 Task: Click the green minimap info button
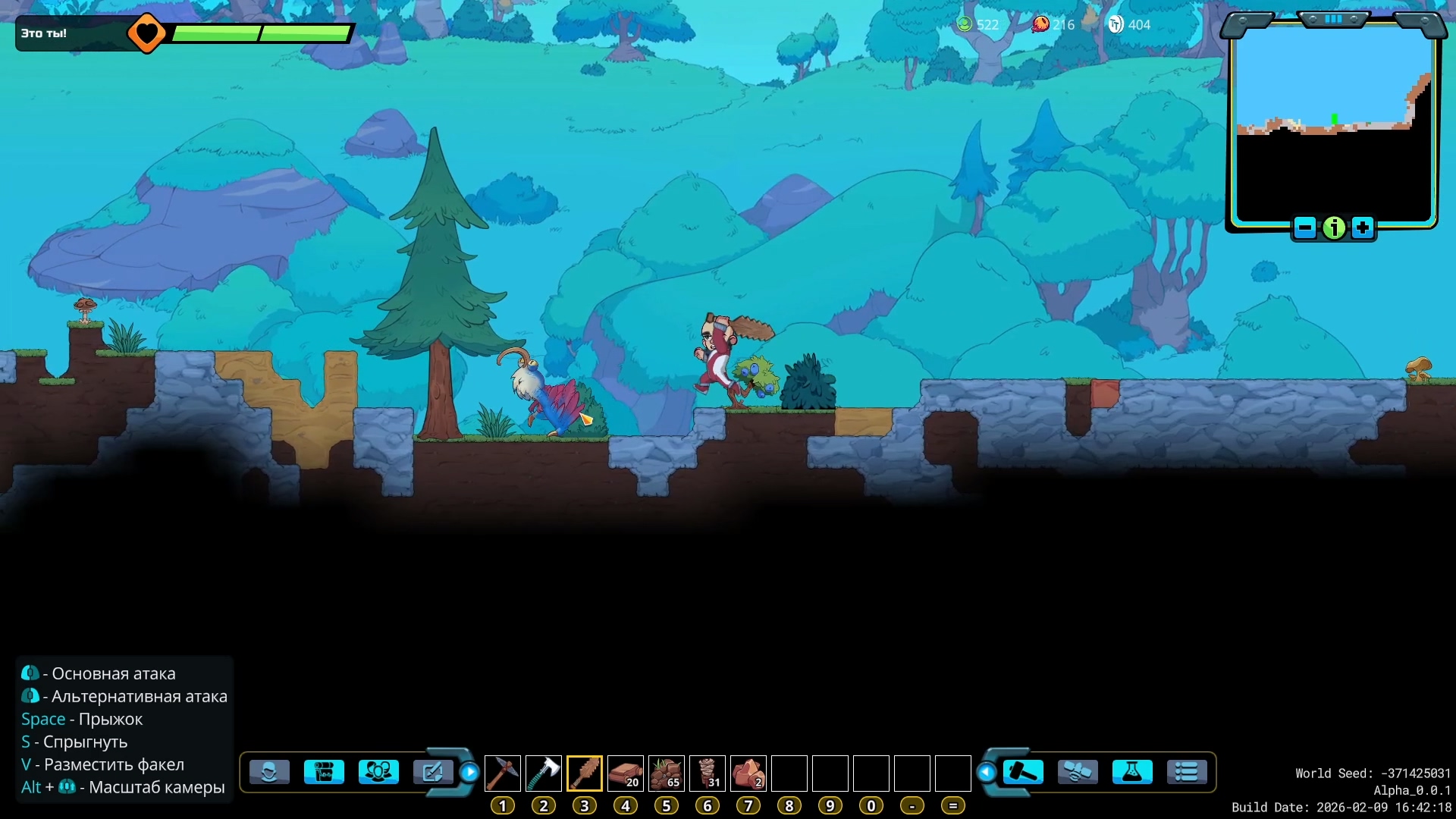click(x=1334, y=227)
